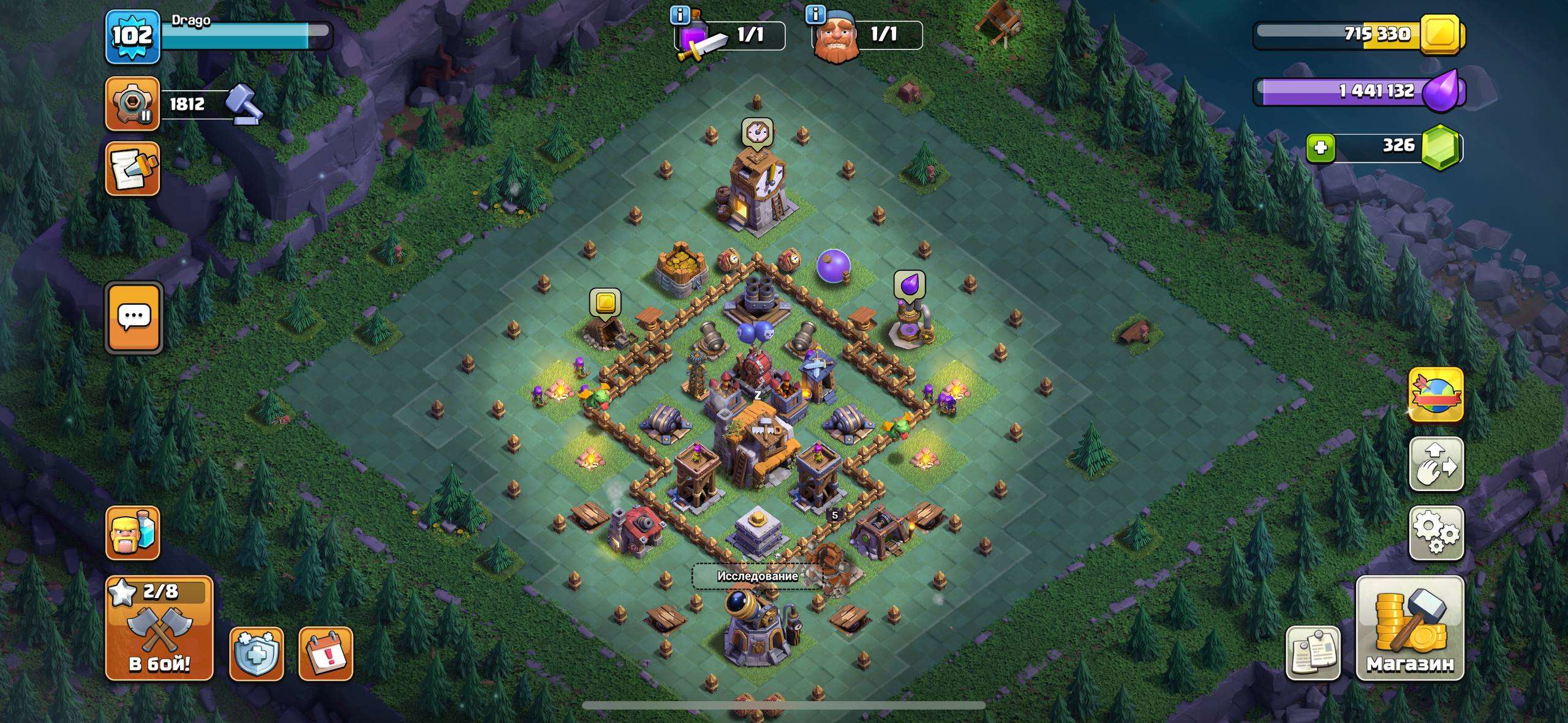Open the barbarian and elixir army button
Viewport: 1568px width, 723px height.
(133, 533)
